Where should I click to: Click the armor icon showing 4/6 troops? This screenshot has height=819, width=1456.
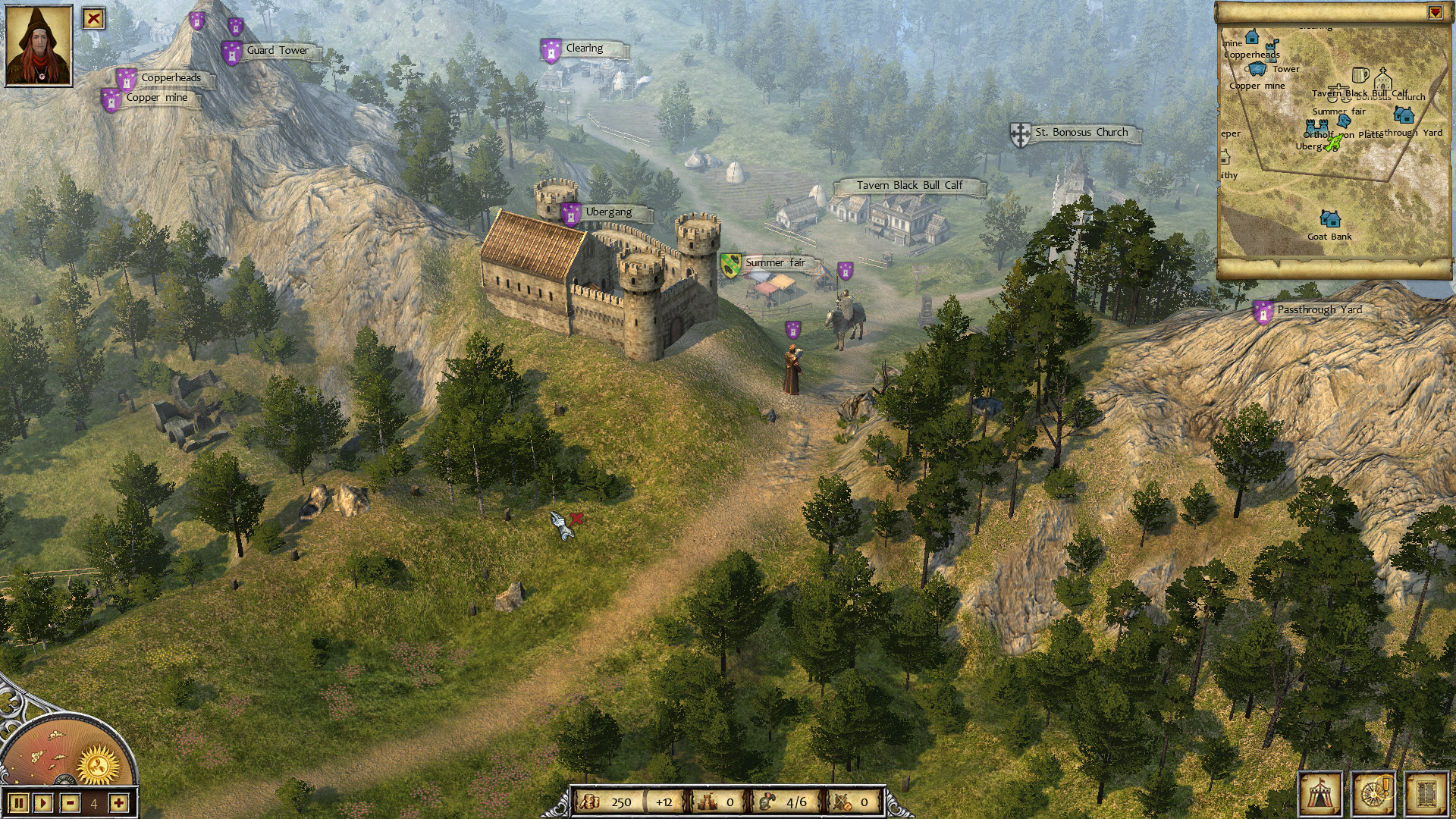click(x=766, y=800)
